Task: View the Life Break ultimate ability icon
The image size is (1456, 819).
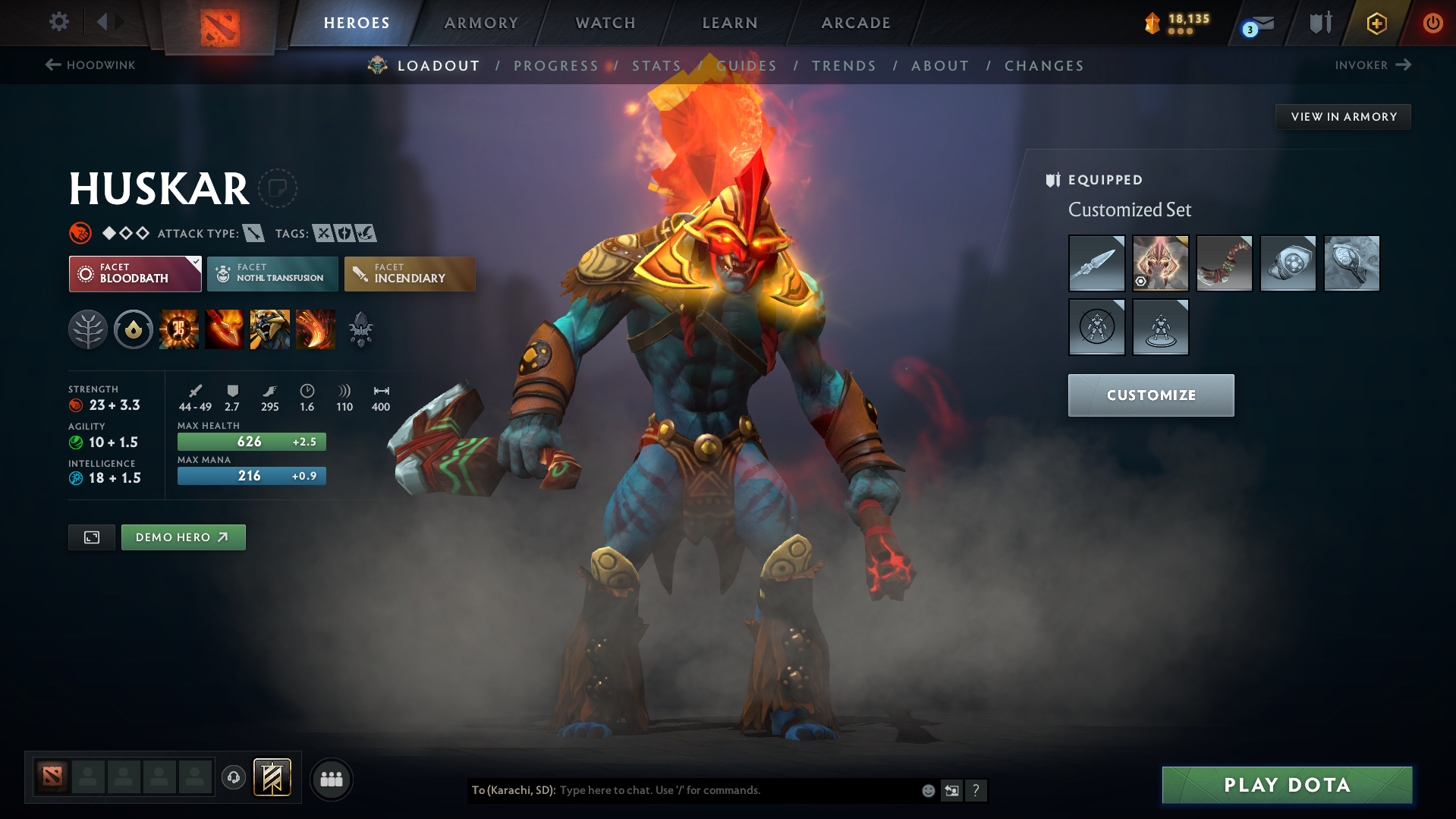Action: pos(316,329)
